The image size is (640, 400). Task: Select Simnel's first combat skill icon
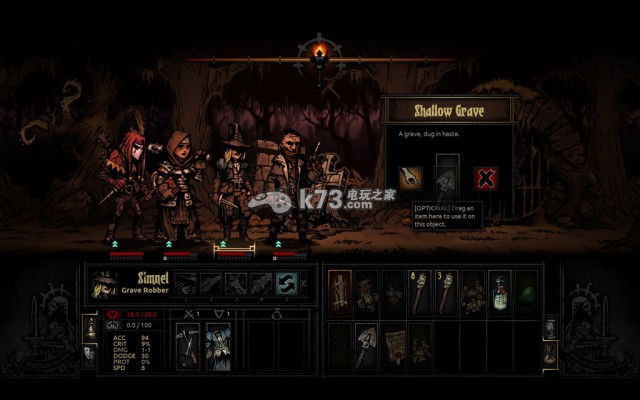(185, 284)
